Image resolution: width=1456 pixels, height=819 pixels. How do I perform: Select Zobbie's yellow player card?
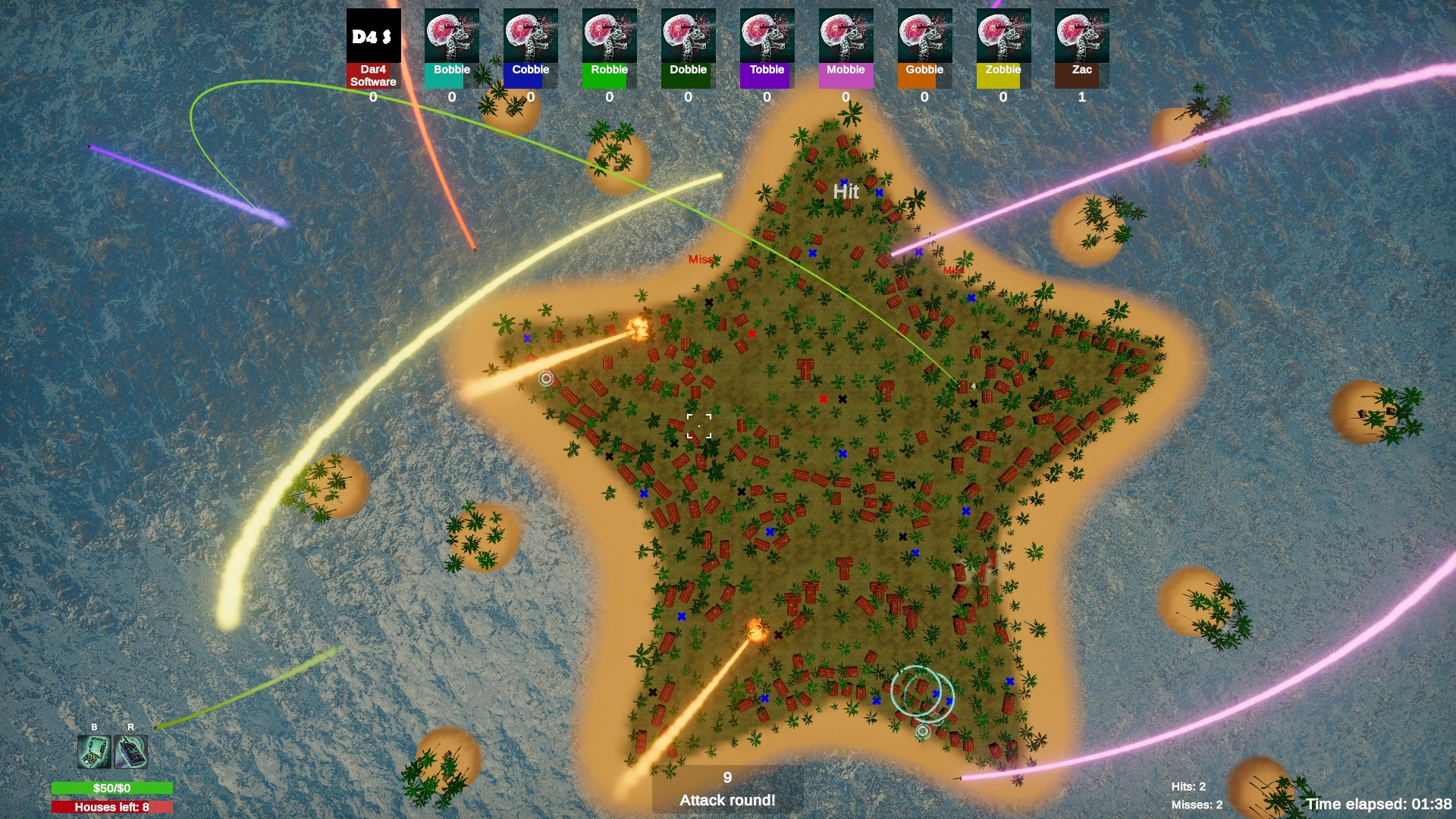(x=1003, y=48)
